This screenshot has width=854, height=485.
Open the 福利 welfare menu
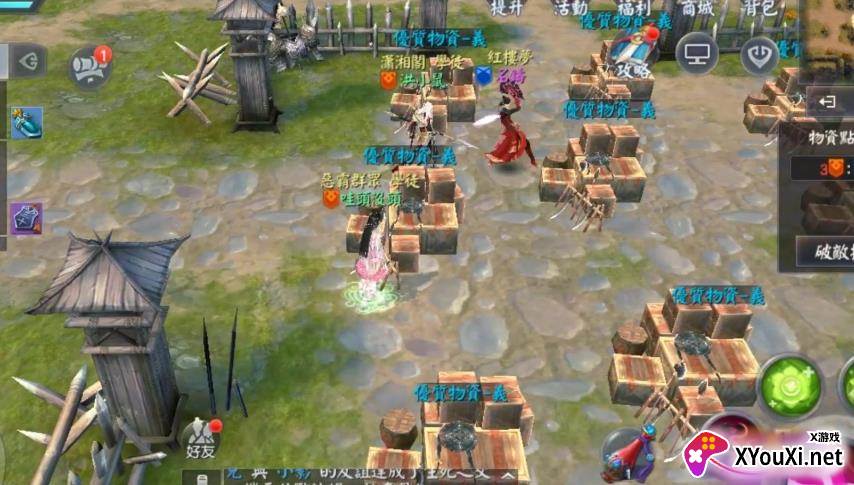(x=634, y=8)
